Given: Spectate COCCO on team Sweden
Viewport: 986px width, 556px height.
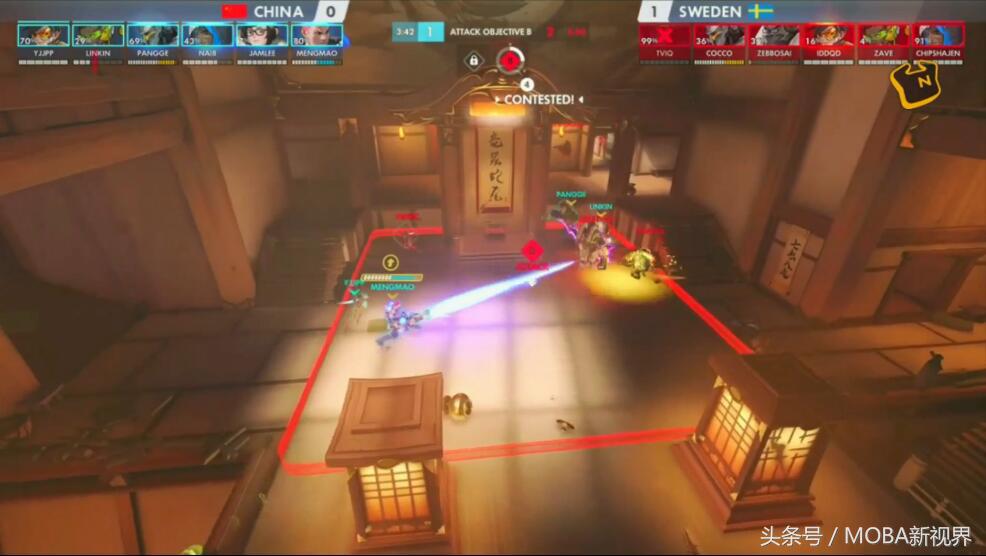Looking at the screenshot, I should [720, 36].
